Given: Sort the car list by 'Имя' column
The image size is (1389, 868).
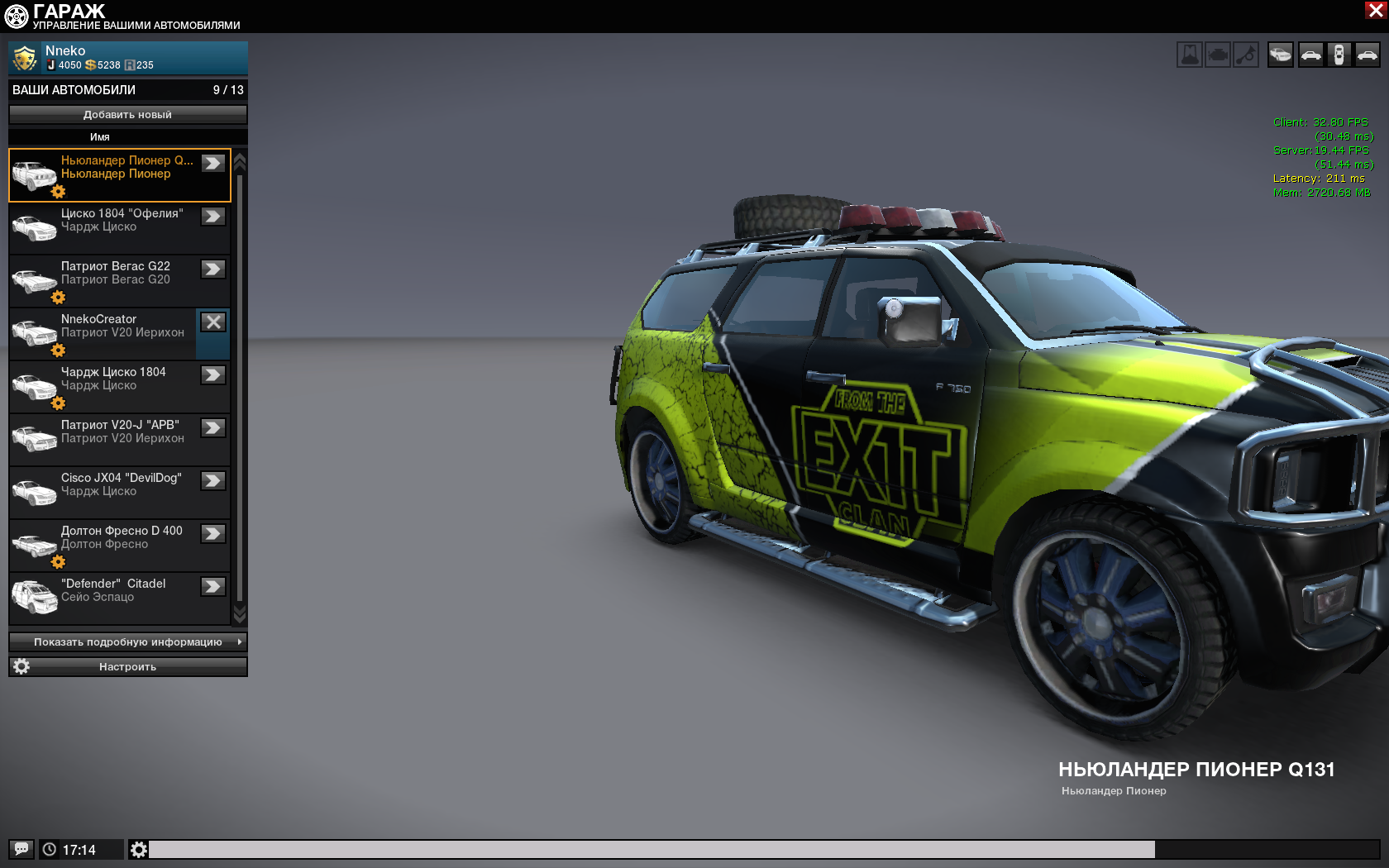Looking at the screenshot, I should pos(100,137).
